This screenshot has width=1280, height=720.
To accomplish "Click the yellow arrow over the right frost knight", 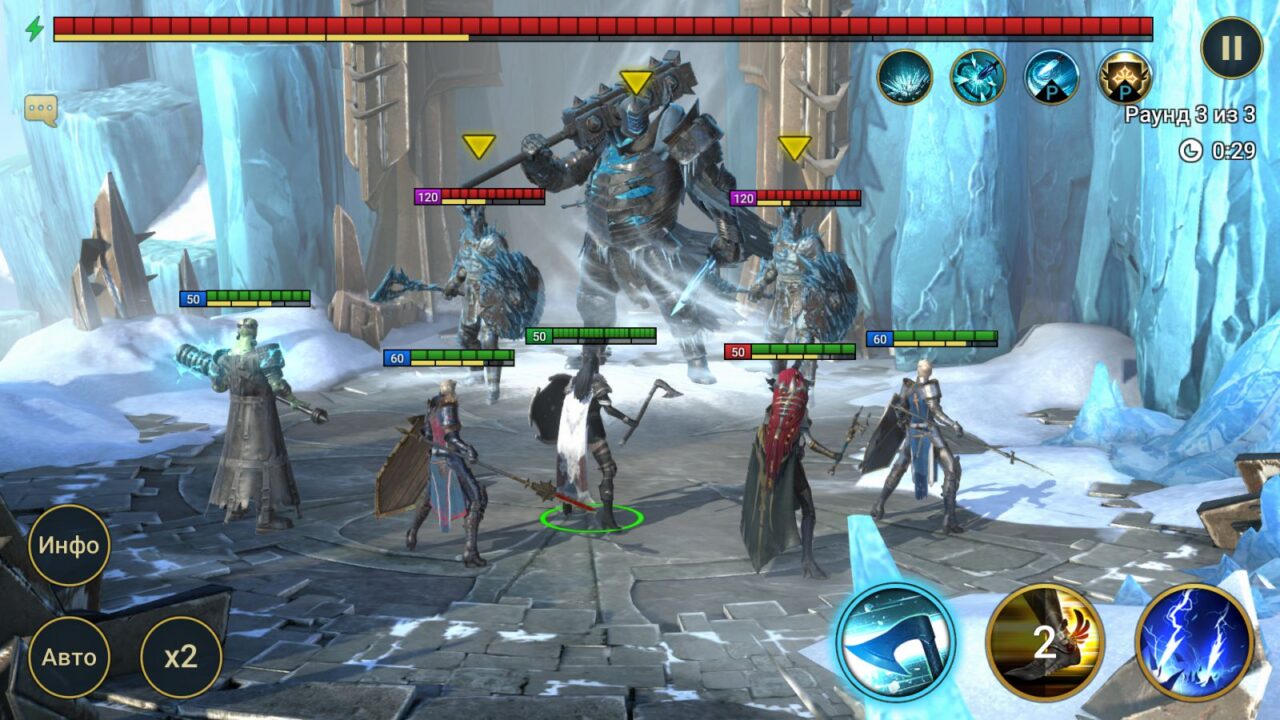I will 795,148.
